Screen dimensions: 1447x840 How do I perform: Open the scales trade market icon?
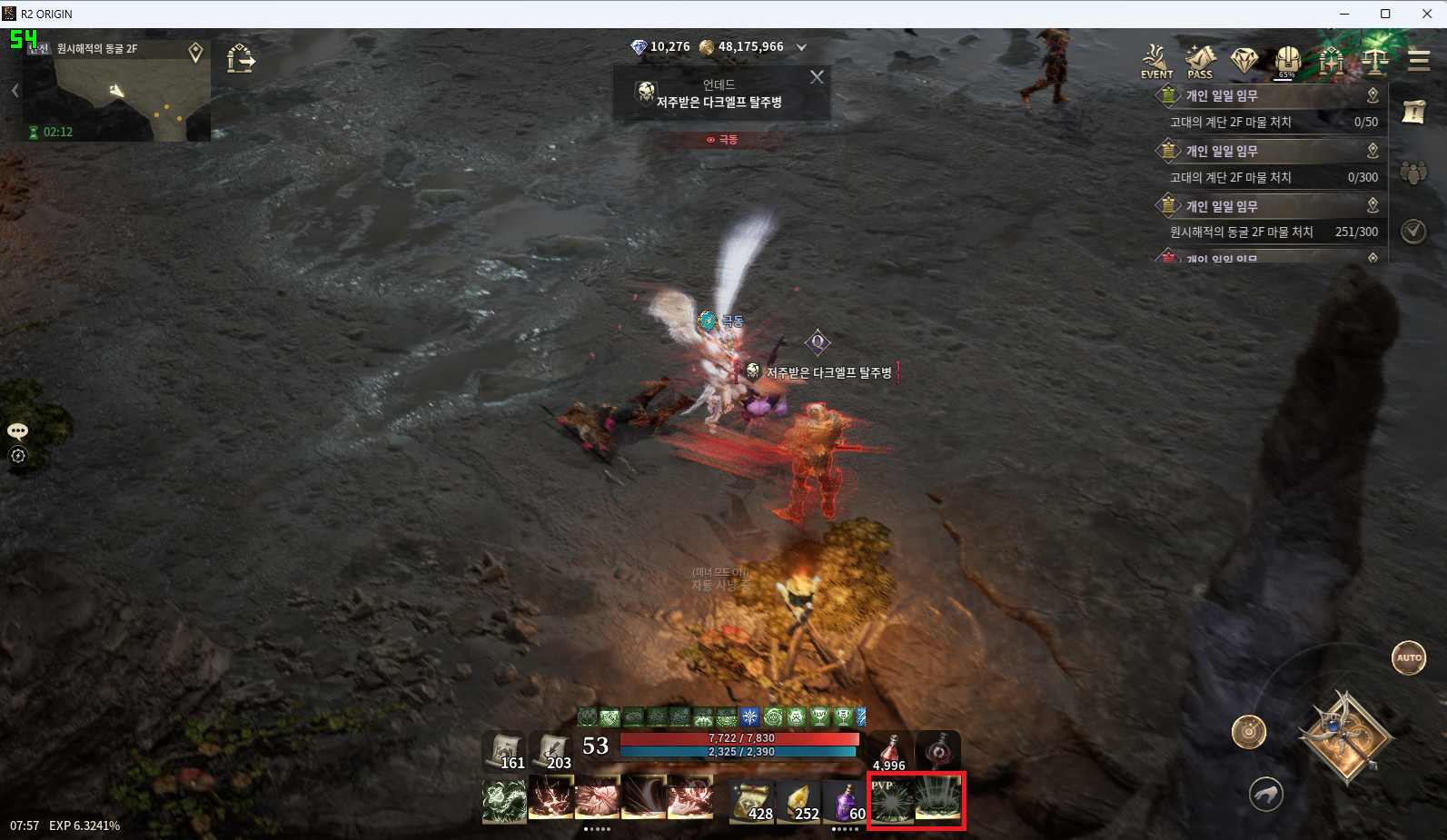(1374, 61)
